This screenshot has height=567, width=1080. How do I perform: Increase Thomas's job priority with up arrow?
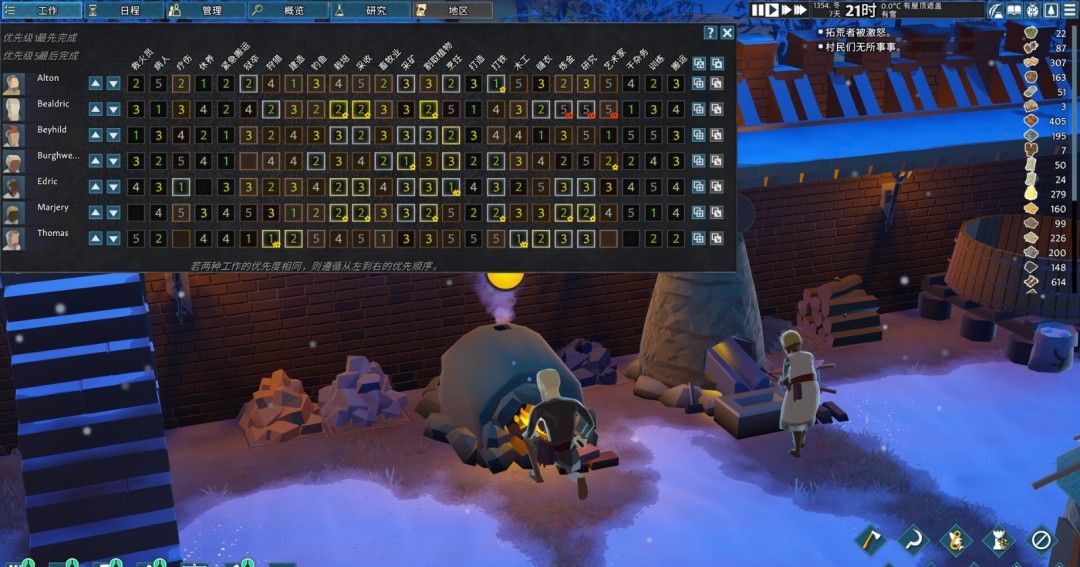[x=95, y=238]
